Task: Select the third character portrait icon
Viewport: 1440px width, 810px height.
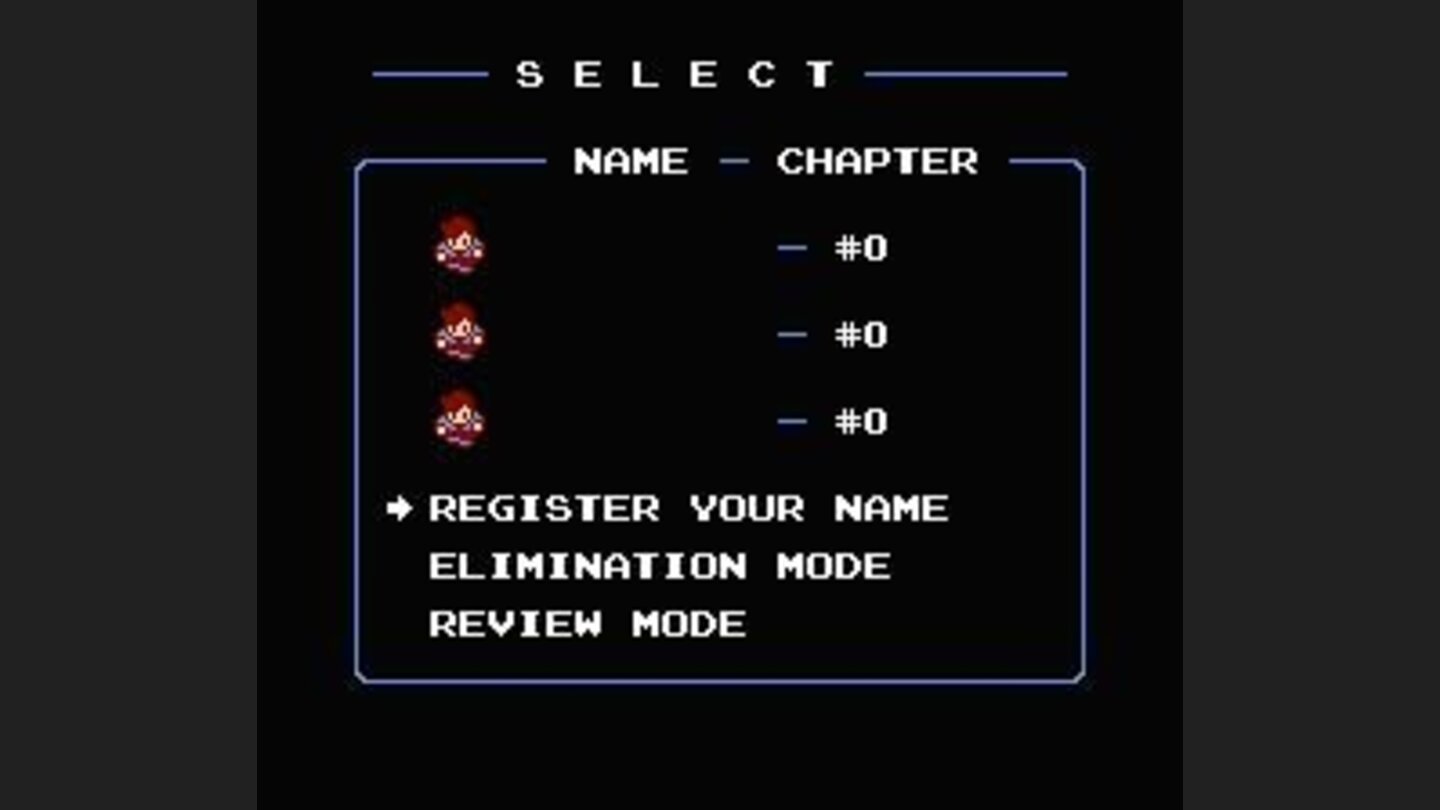Action: pos(461,422)
